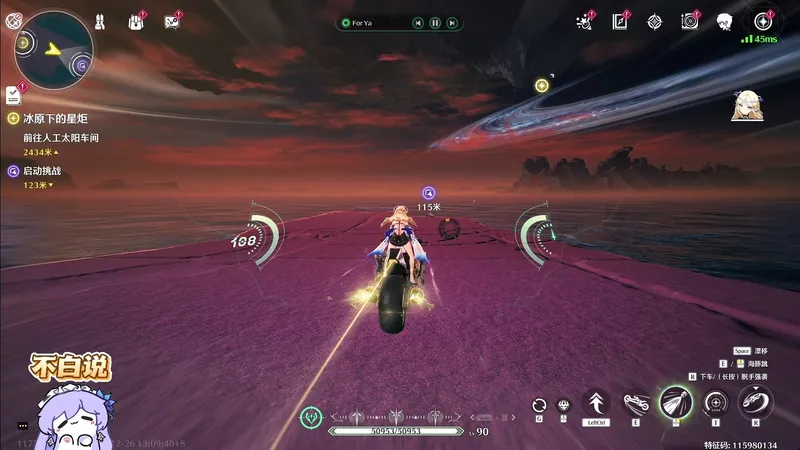Activate the upward double-arrow boost skill
The height and width of the screenshot is (450, 800).
pyautogui.click(x=596, y=403)
